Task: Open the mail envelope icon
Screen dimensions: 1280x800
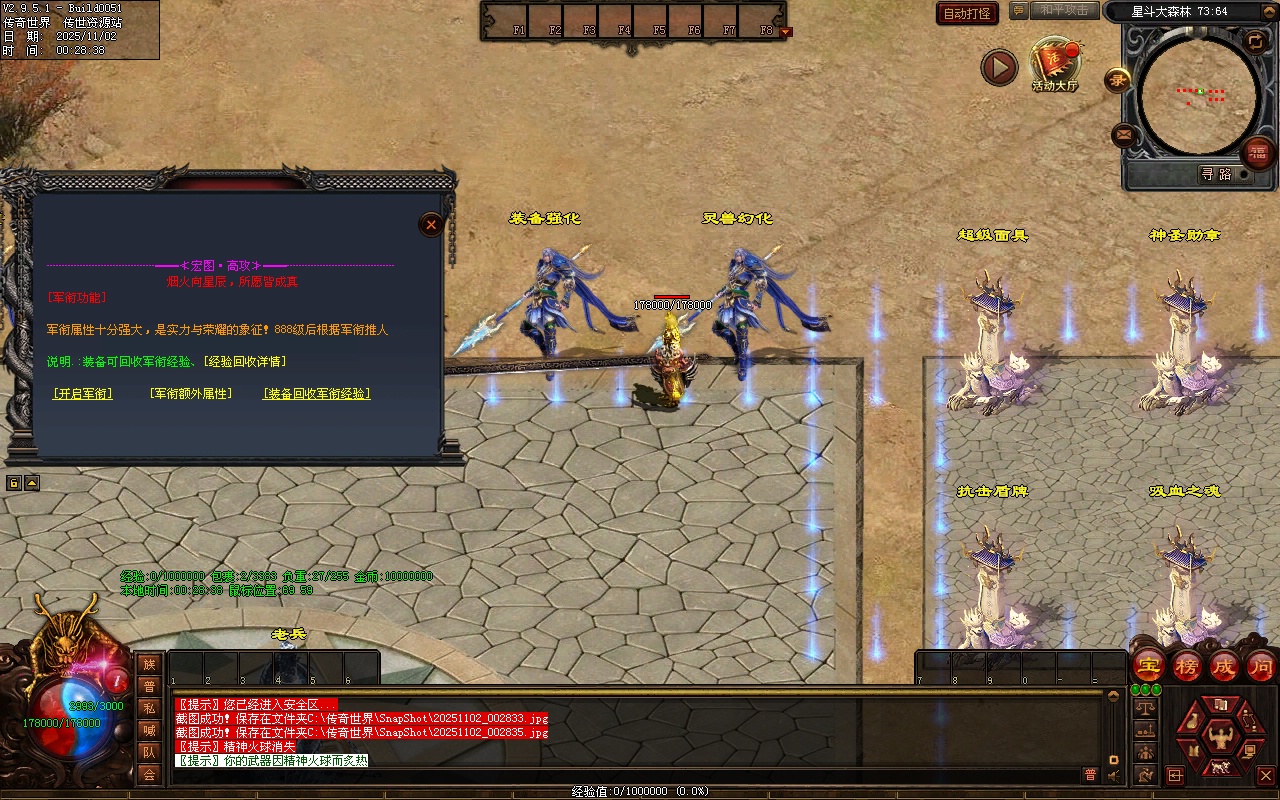Action: (1124, 134)
